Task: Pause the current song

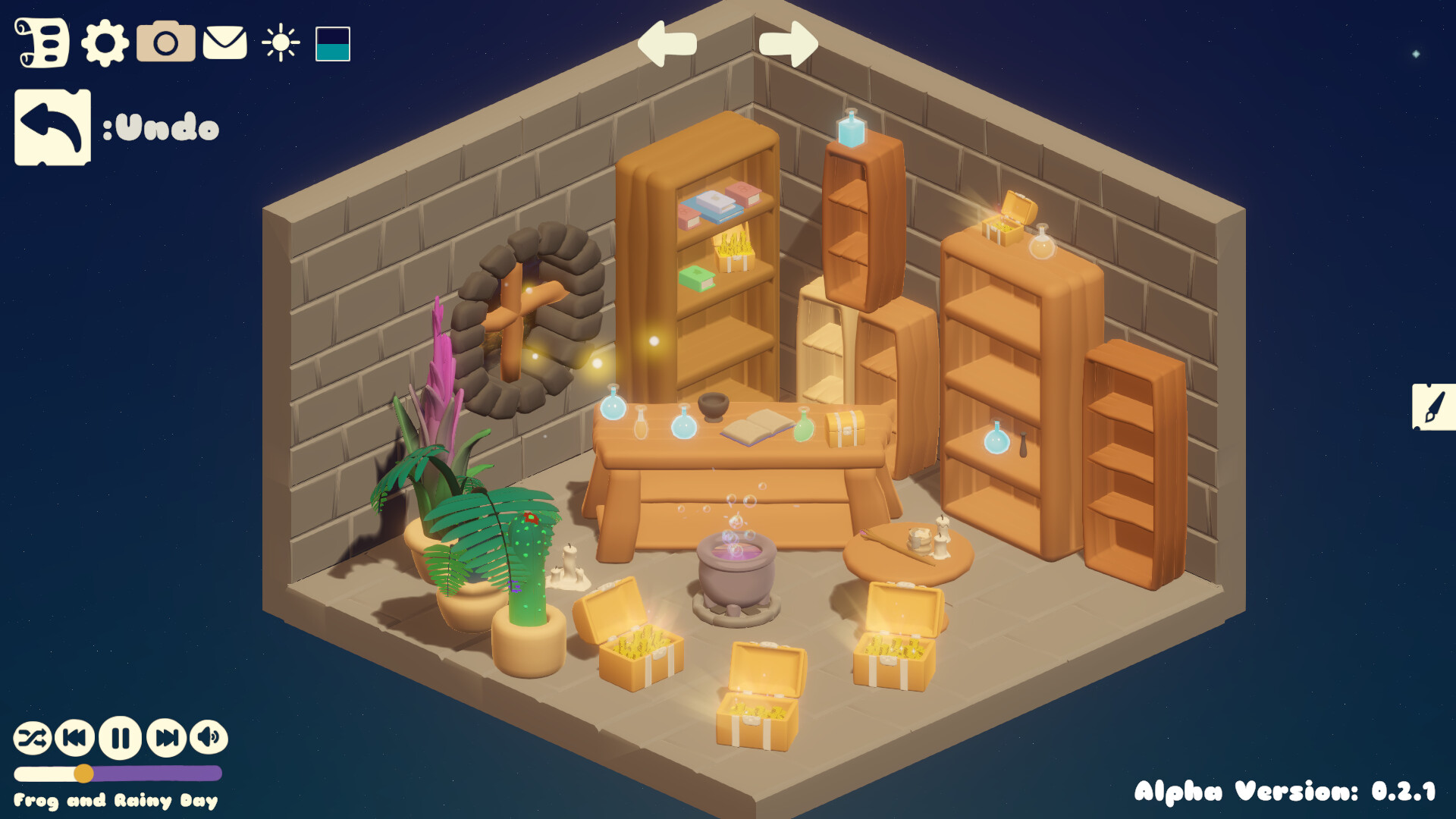Action: point(121,736)
